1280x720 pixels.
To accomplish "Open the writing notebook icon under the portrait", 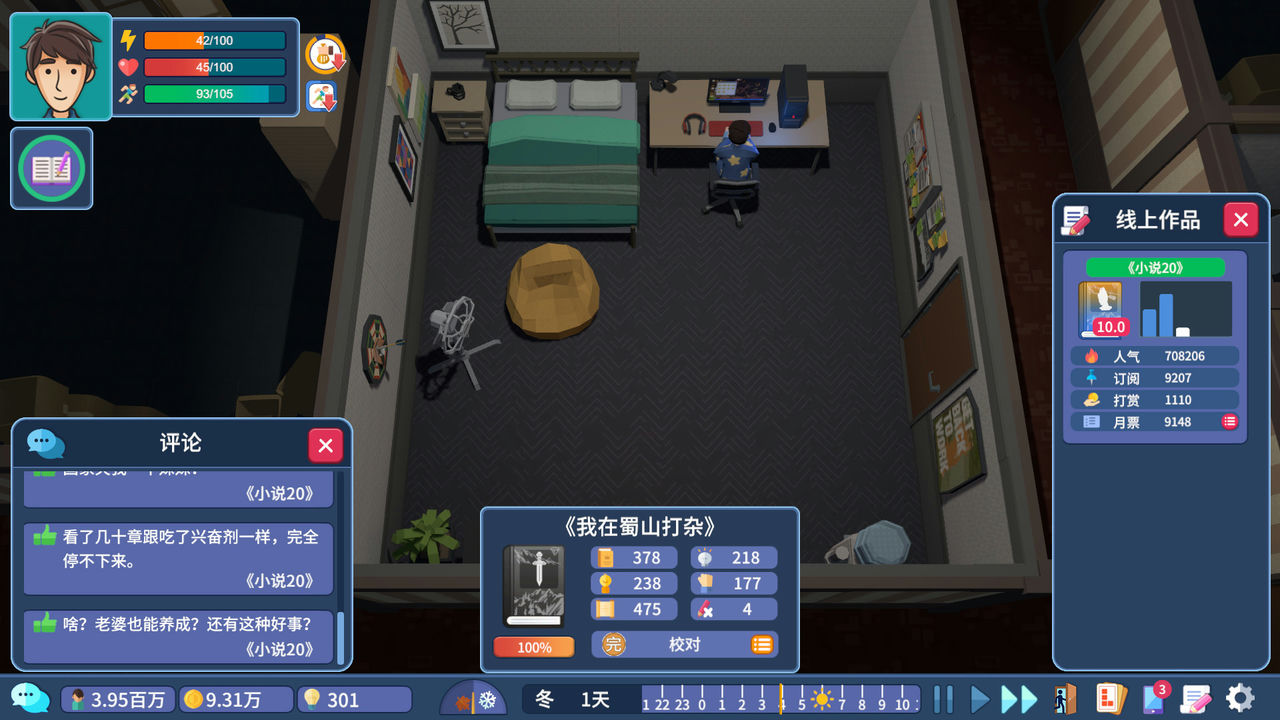I will 51,169.
